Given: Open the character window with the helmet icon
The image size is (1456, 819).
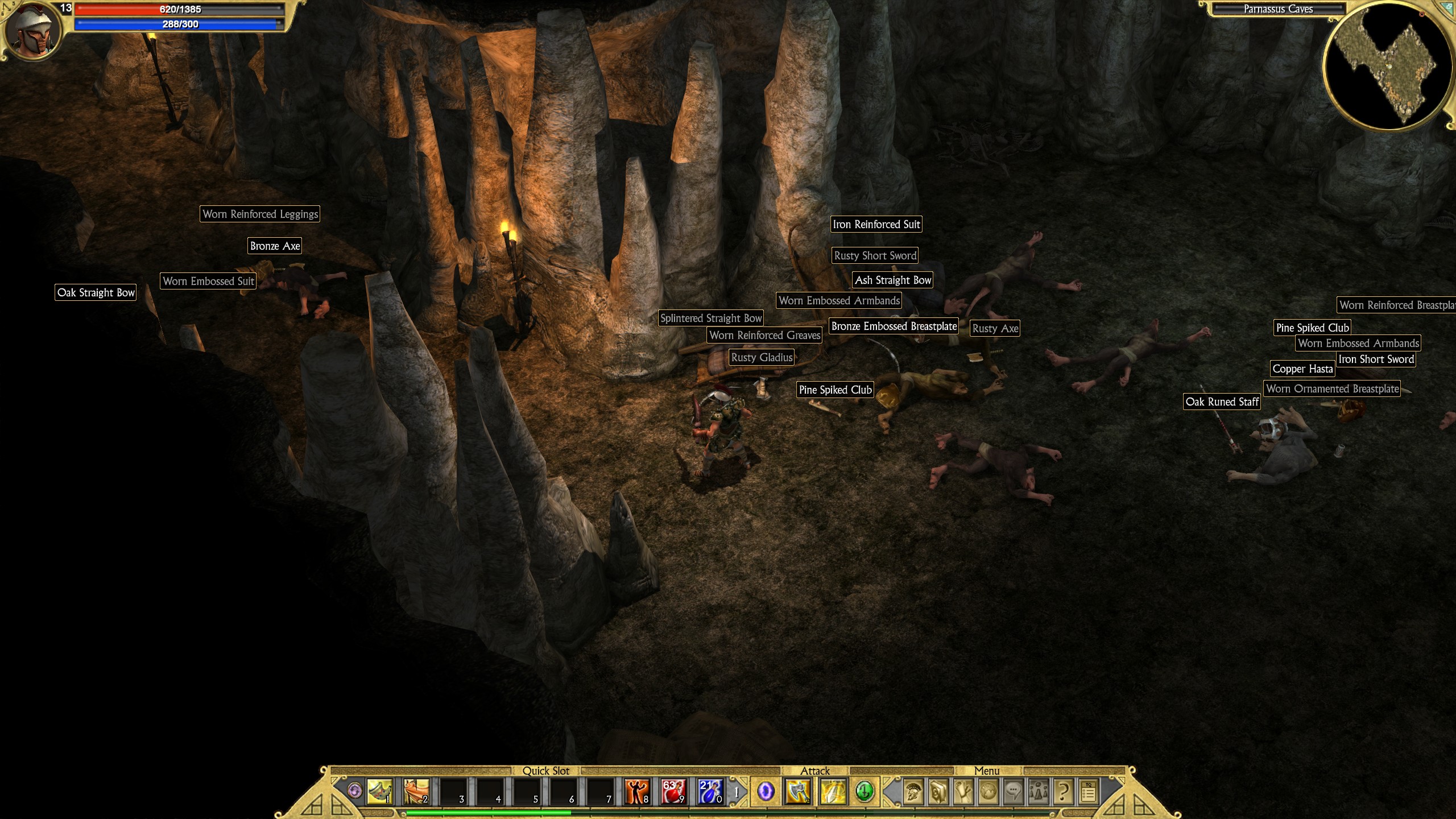Looking at the screenshot, I should [913, 791].
